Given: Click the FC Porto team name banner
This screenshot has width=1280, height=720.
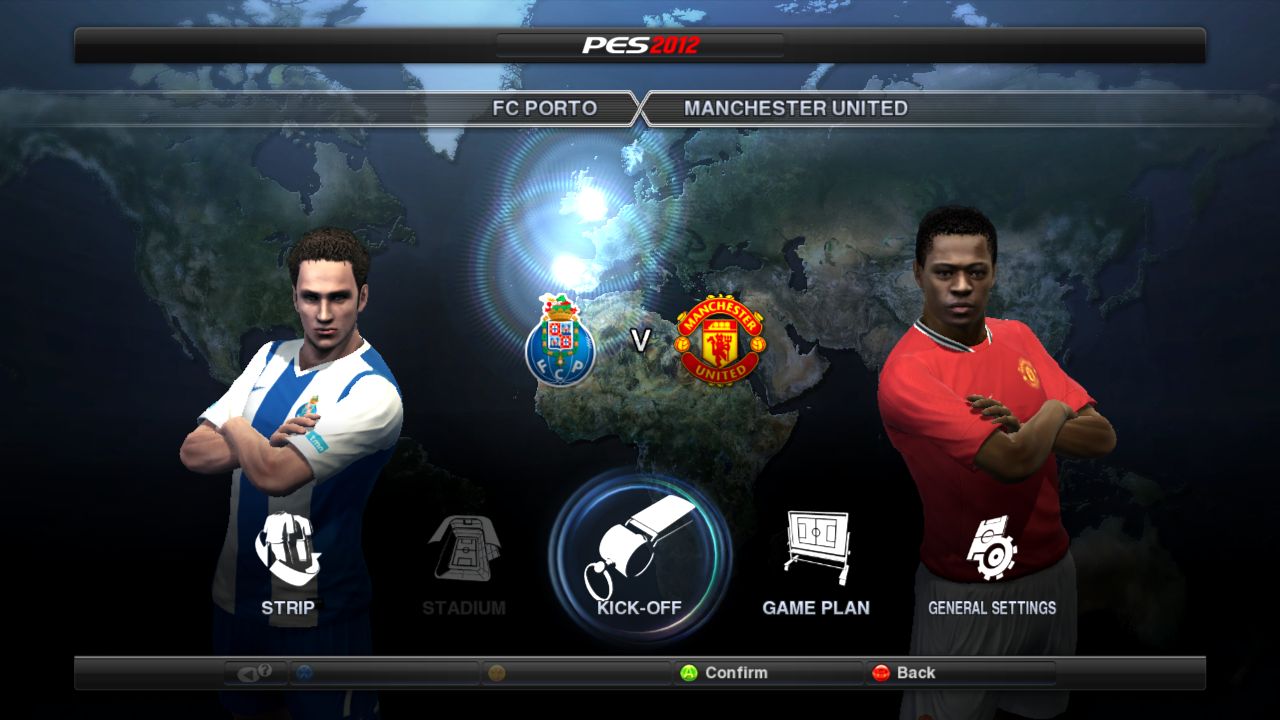Looking at the screenshot, I should click(x=544, y=108).
